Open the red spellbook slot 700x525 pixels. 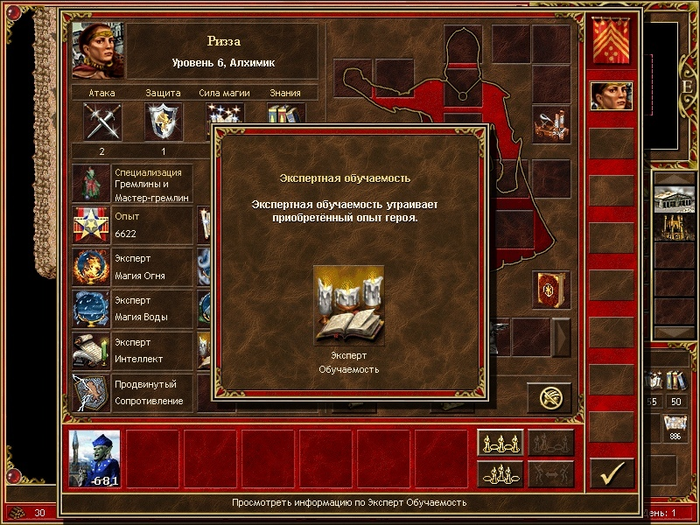pyautogui.click(x=551, y=290)
